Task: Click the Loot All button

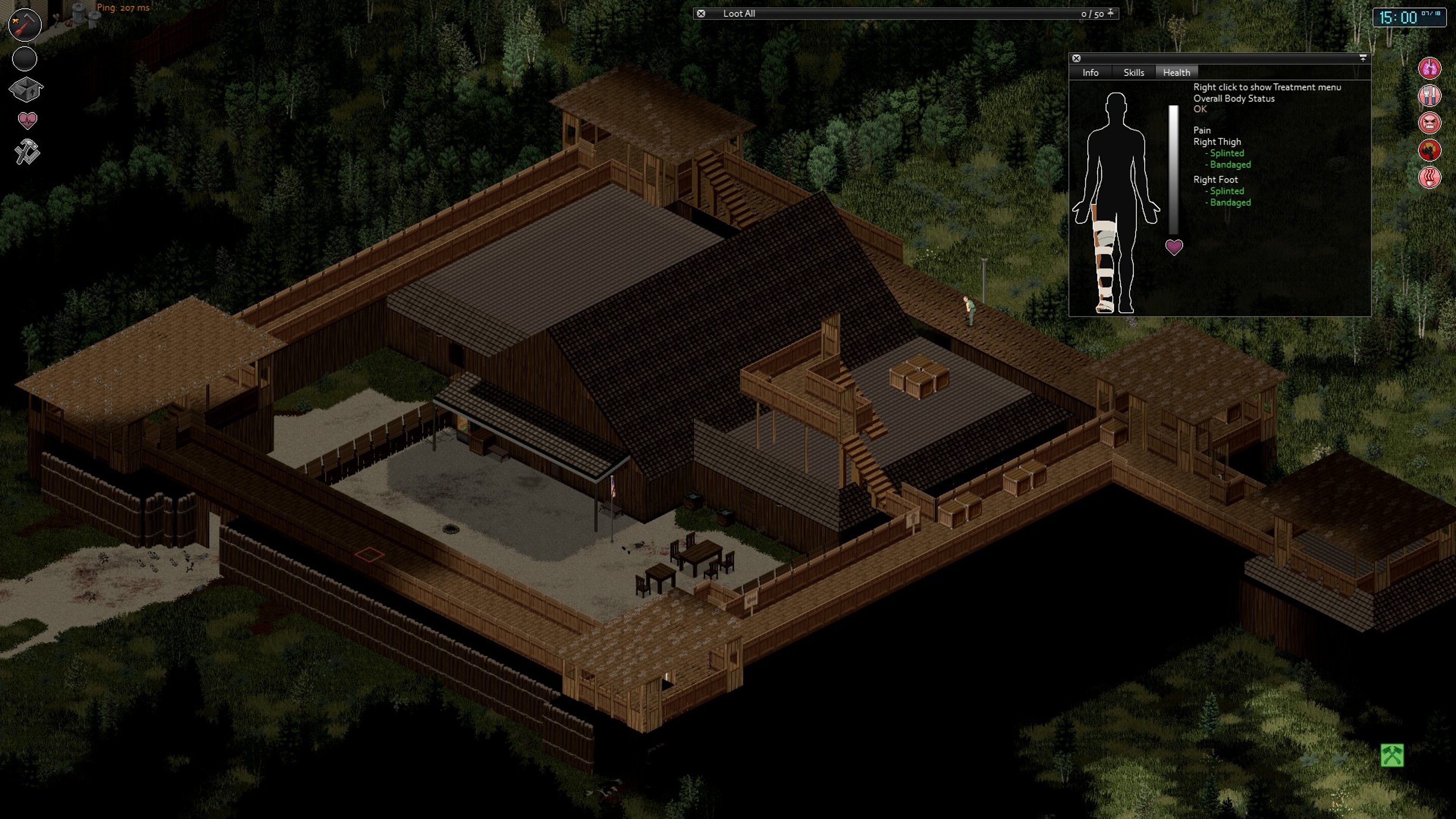Action: coord(739,14)
